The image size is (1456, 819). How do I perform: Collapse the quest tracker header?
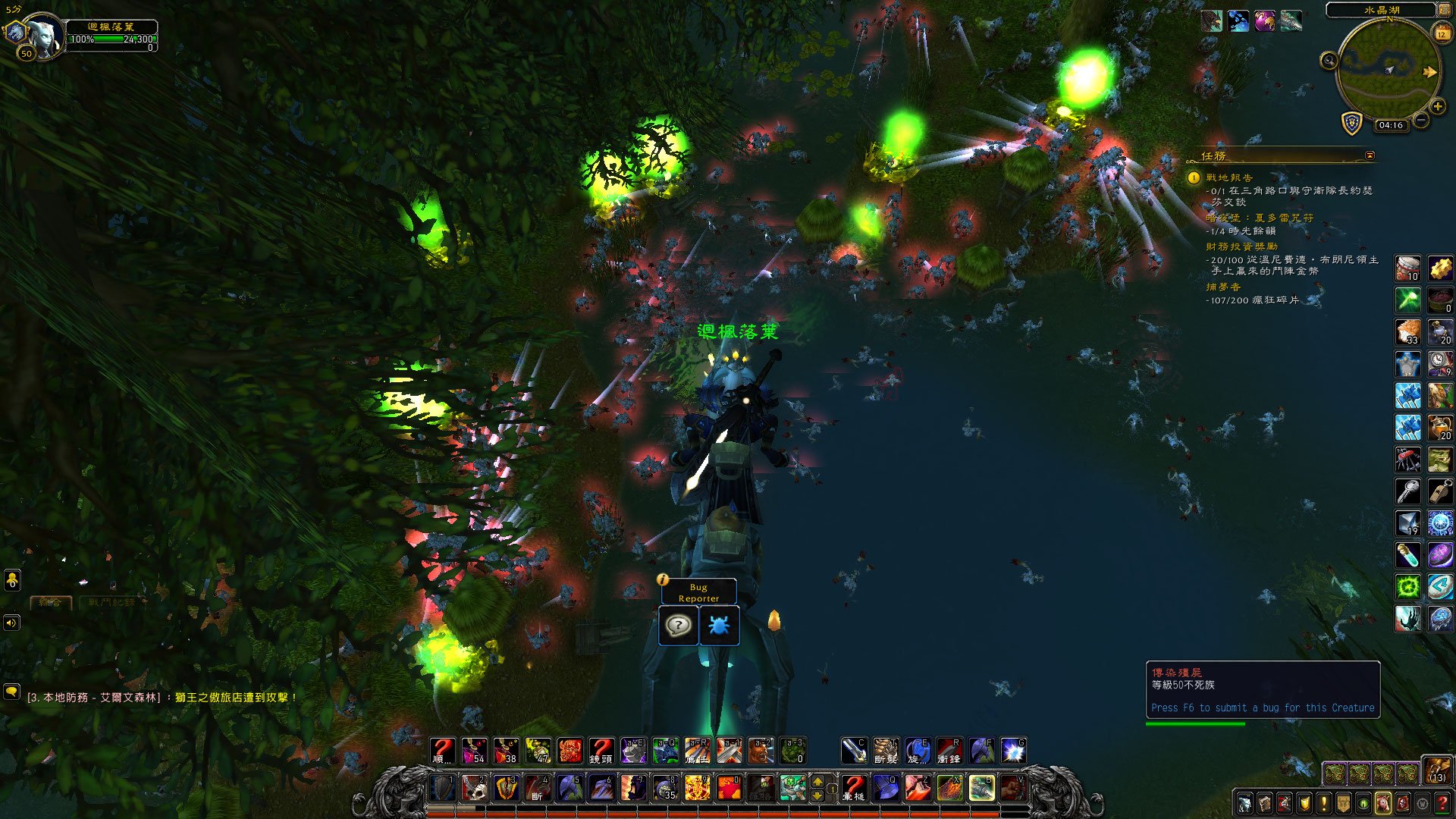[x=1370, y=155]
